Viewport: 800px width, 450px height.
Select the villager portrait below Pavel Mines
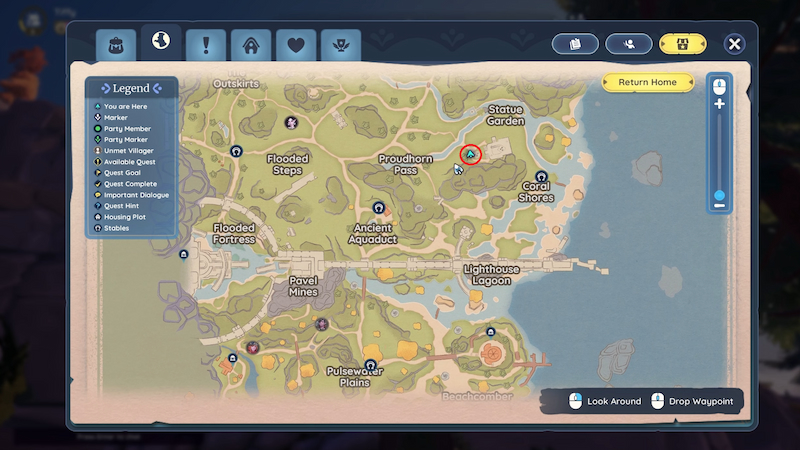tap(322, 324)
